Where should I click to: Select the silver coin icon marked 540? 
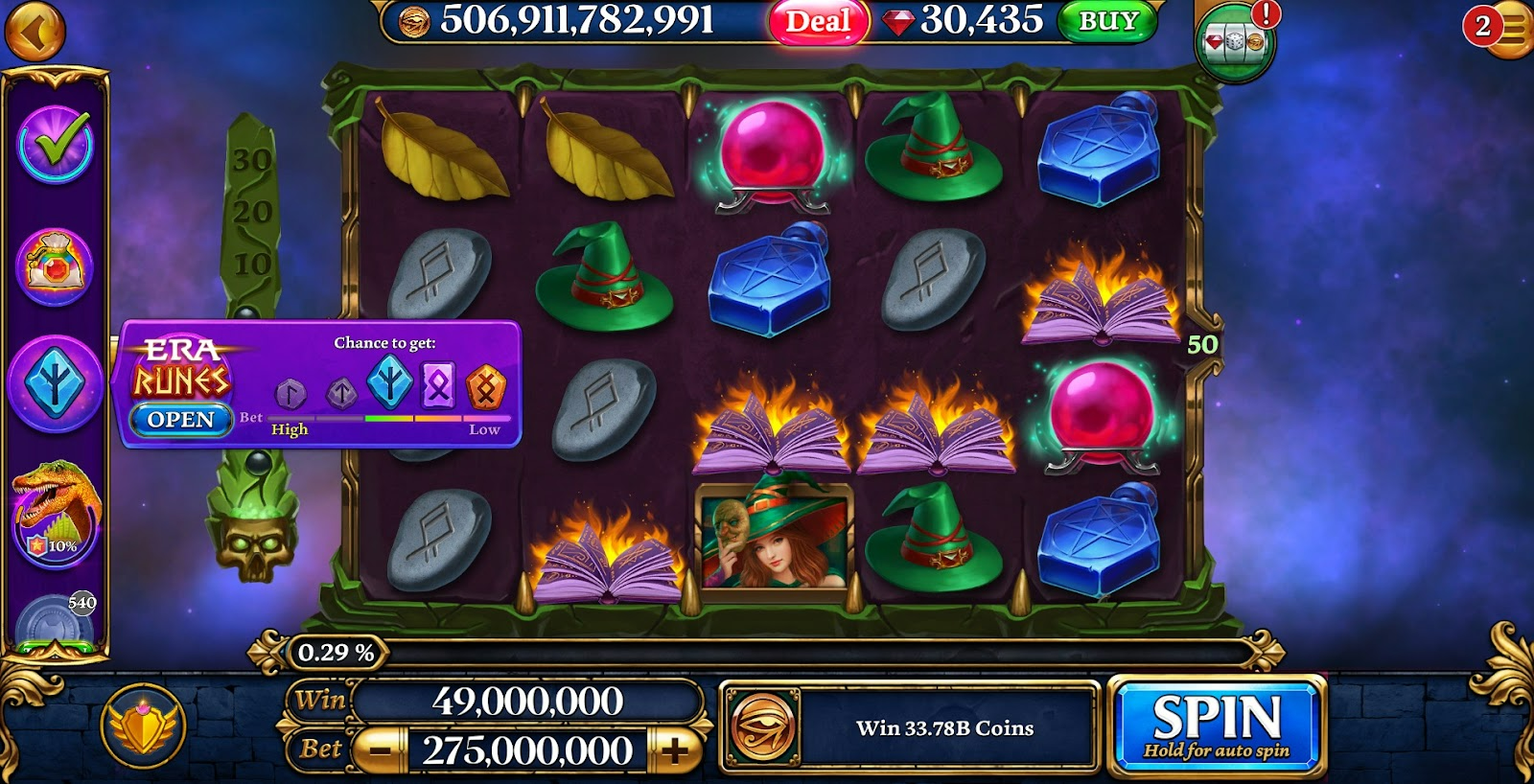[x=56, y=621]
